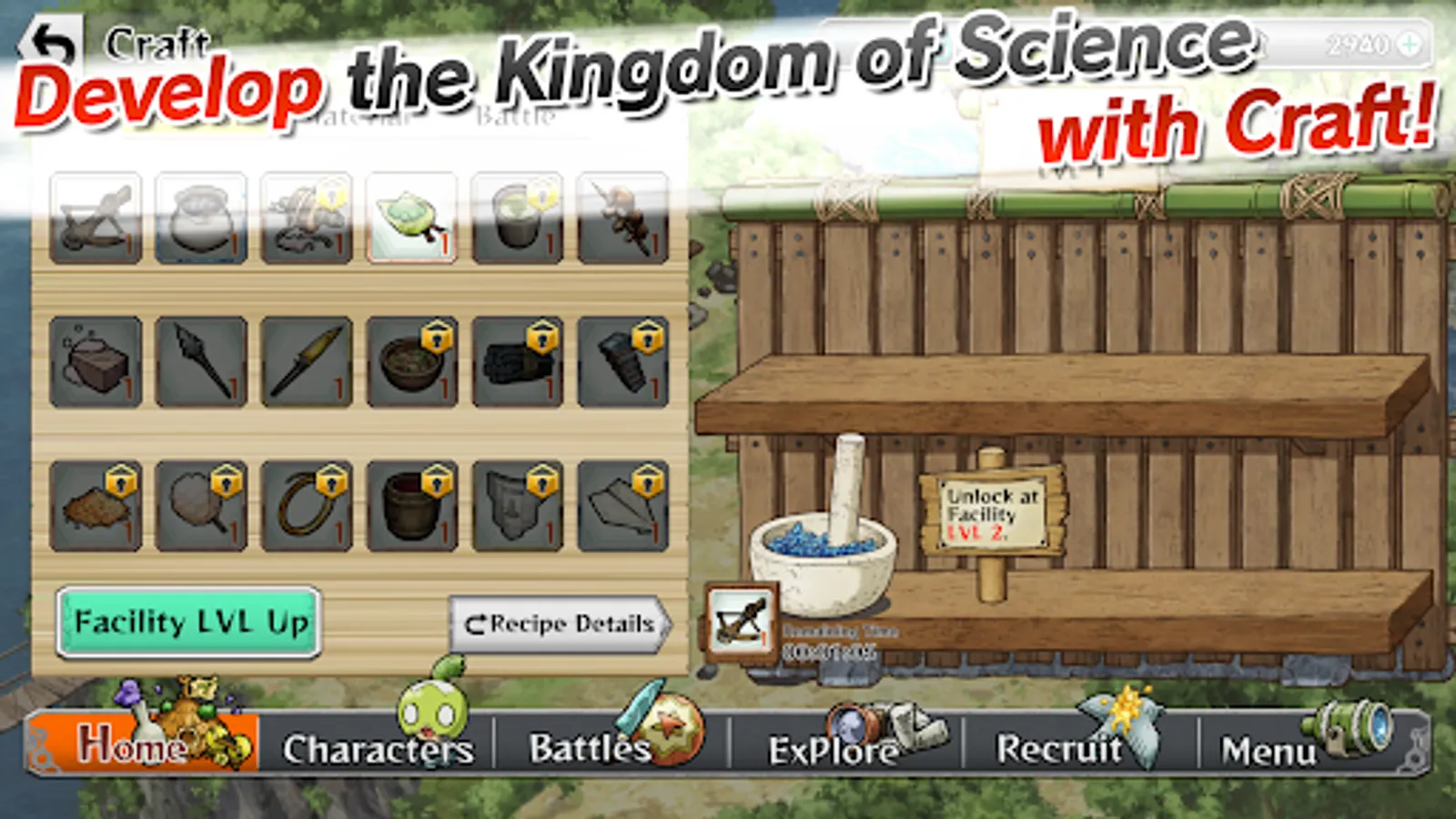Select the stone blade recipe
This screenshot has height=819, width=1456.
click(307, 359)
